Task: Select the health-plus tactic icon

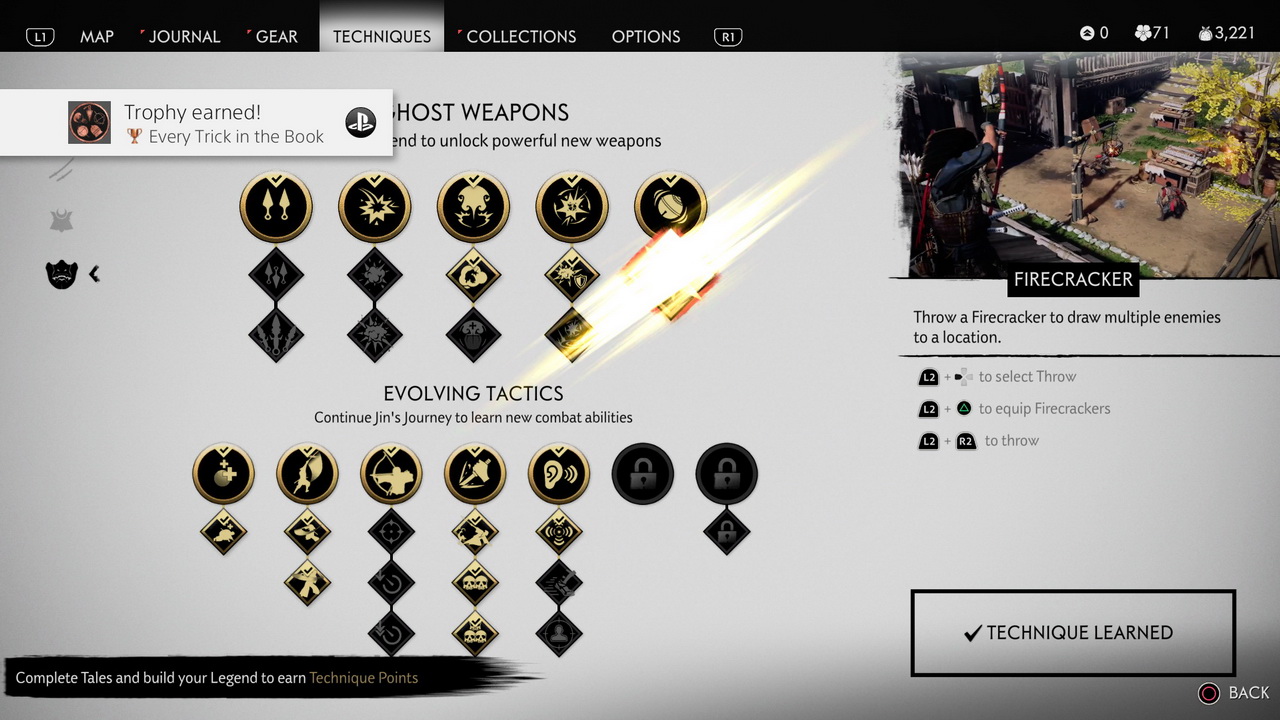Action: click(x=223, y=474)
